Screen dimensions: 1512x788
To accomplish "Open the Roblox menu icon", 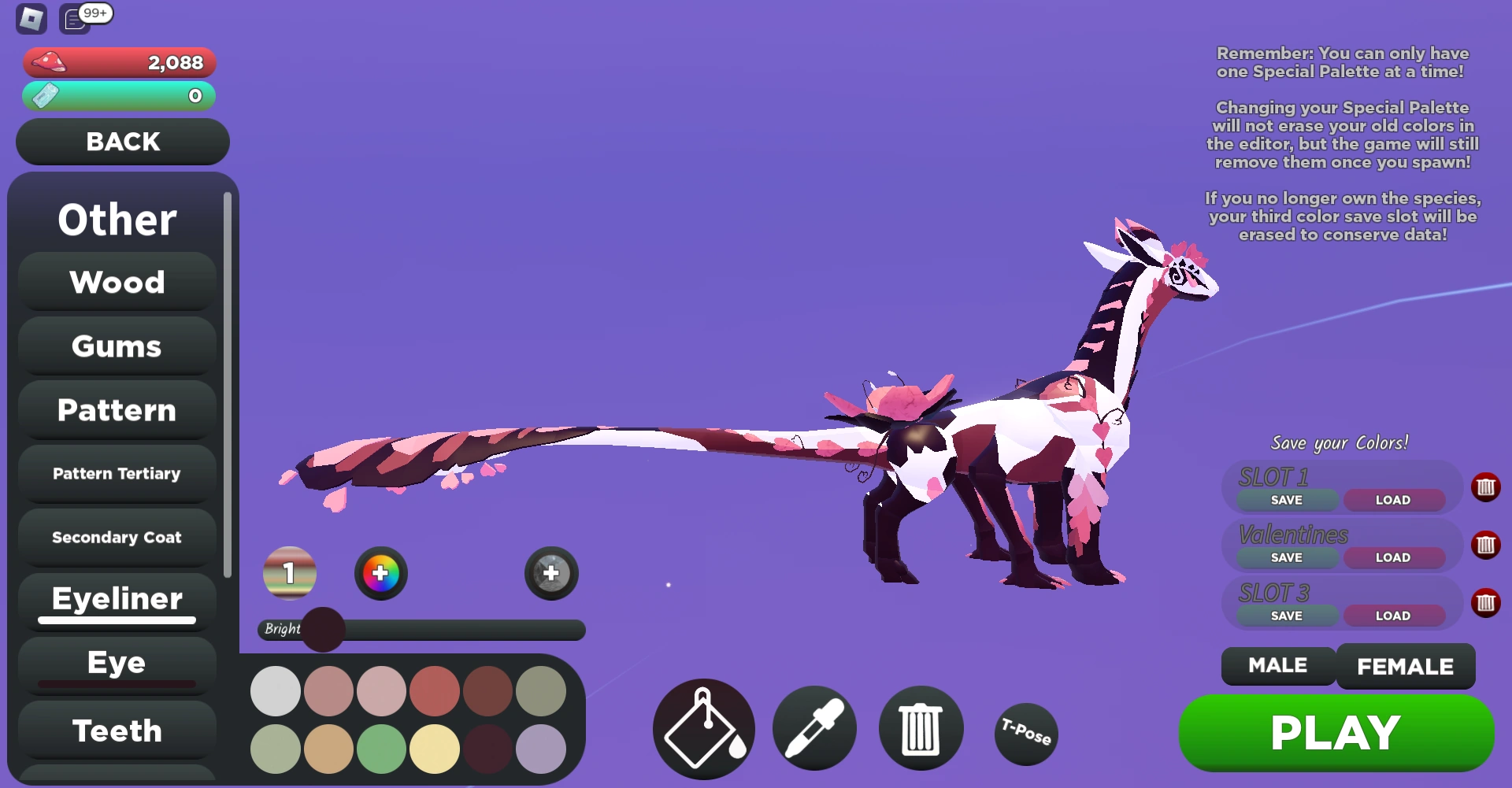I will (x=31, y=19).
